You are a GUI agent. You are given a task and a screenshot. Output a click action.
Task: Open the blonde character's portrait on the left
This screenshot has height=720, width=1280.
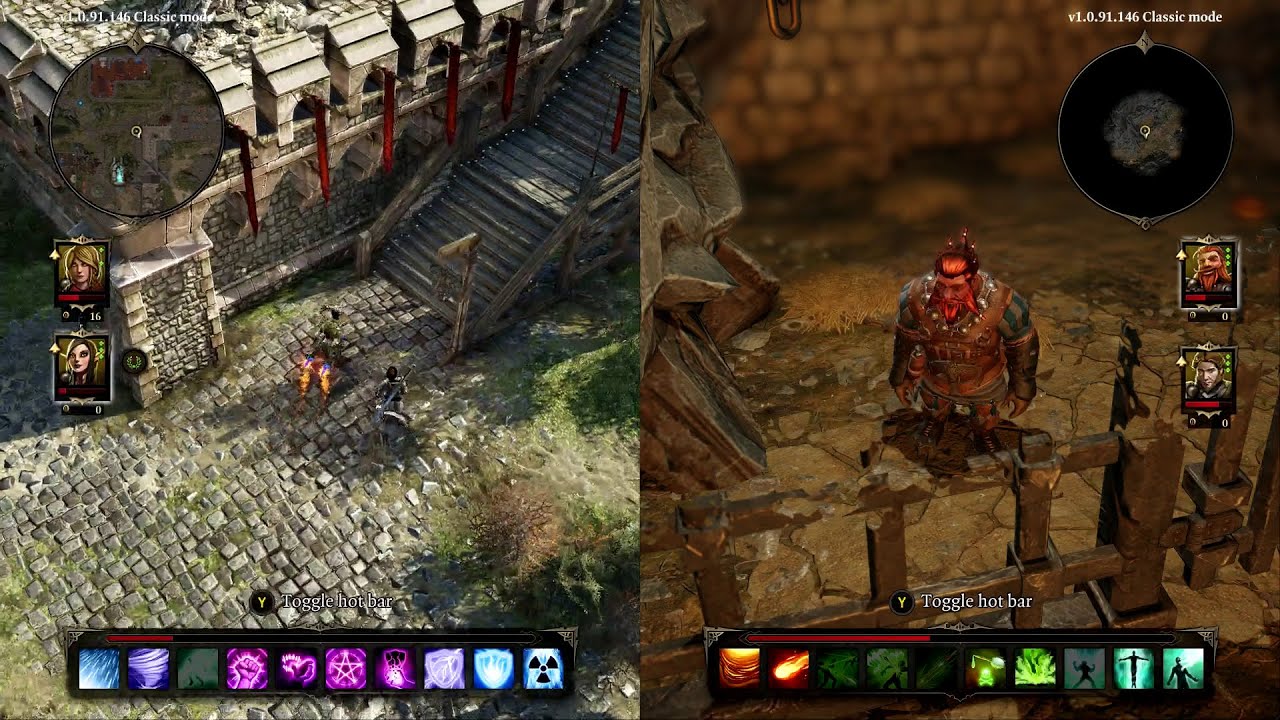click(x=80, y=270)
